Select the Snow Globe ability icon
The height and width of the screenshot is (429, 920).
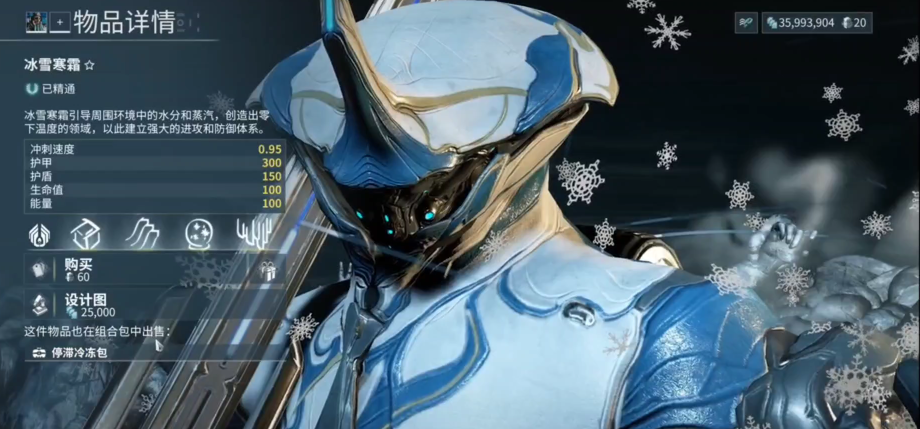[x=198, y=234]
